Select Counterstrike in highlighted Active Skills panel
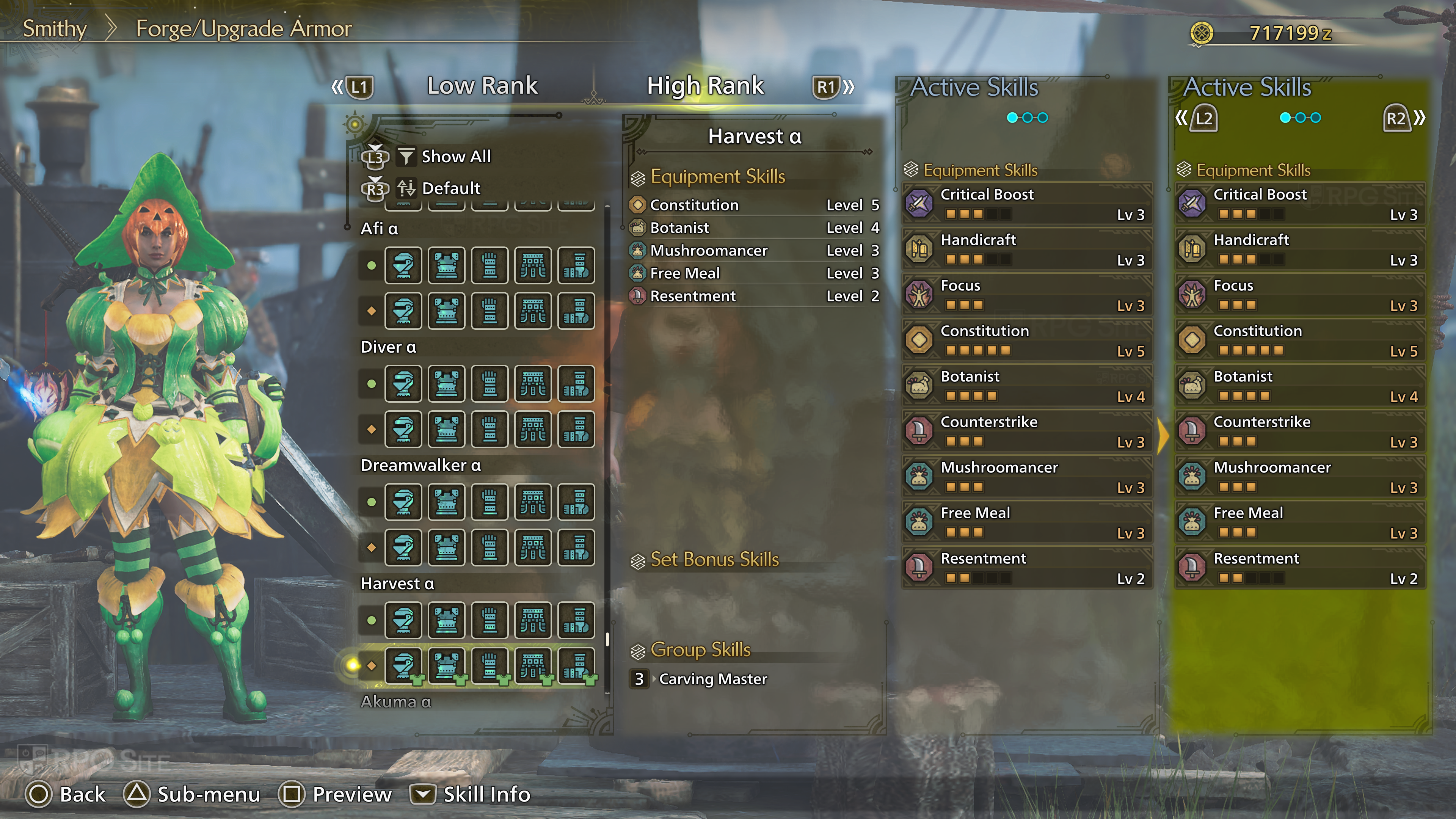 1300,431
